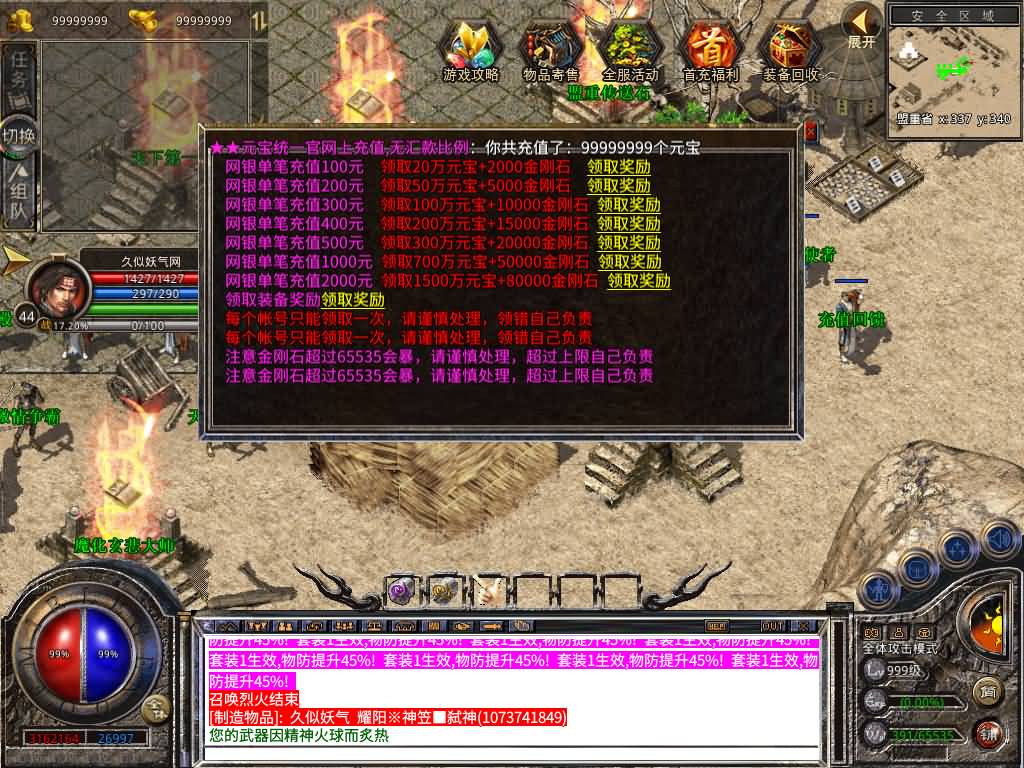The image size is (1024, 768).
Task: Close the recharge rewards dialog
Action: coord(810,132)
